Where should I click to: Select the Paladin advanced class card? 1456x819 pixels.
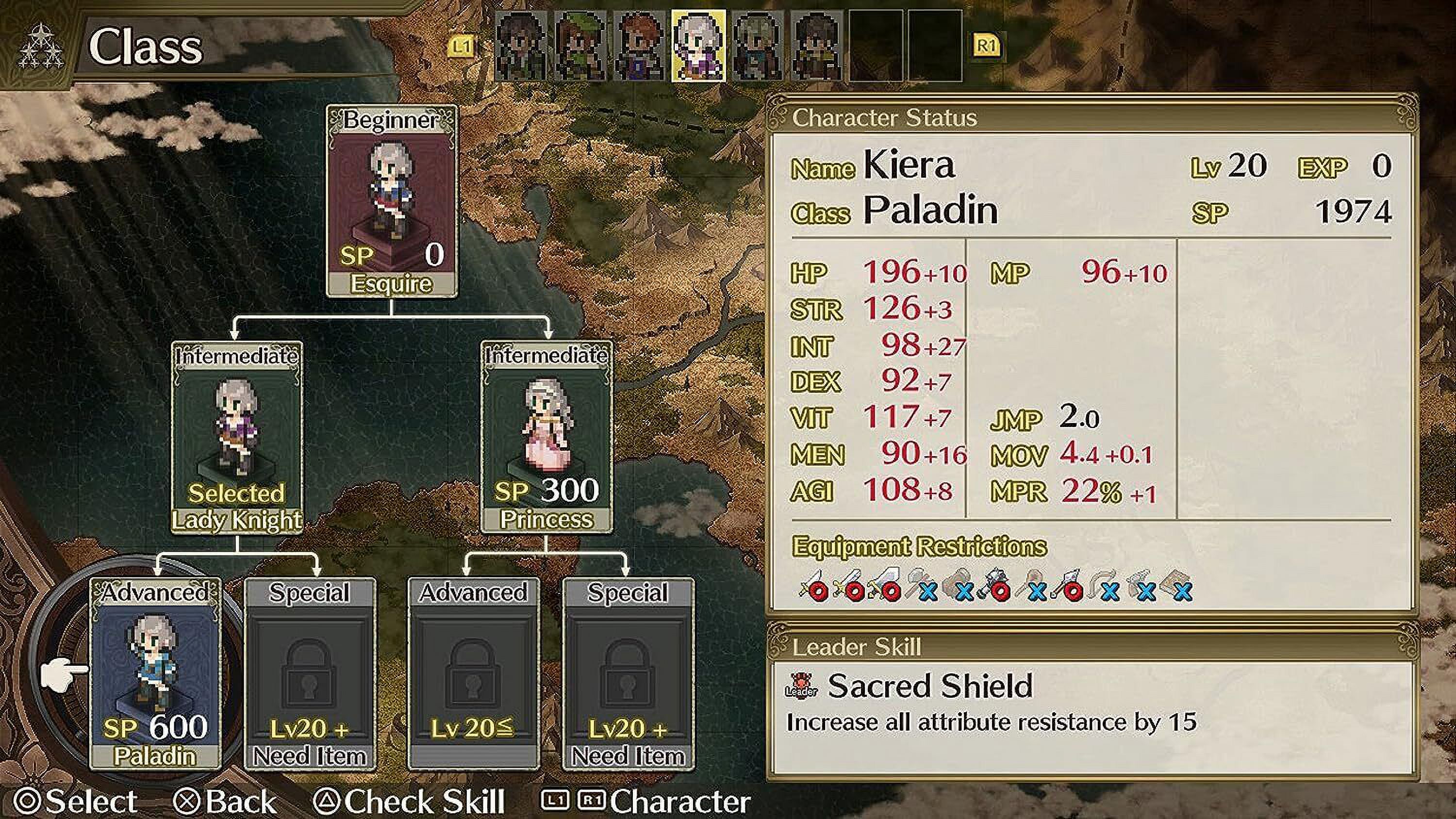155,672
